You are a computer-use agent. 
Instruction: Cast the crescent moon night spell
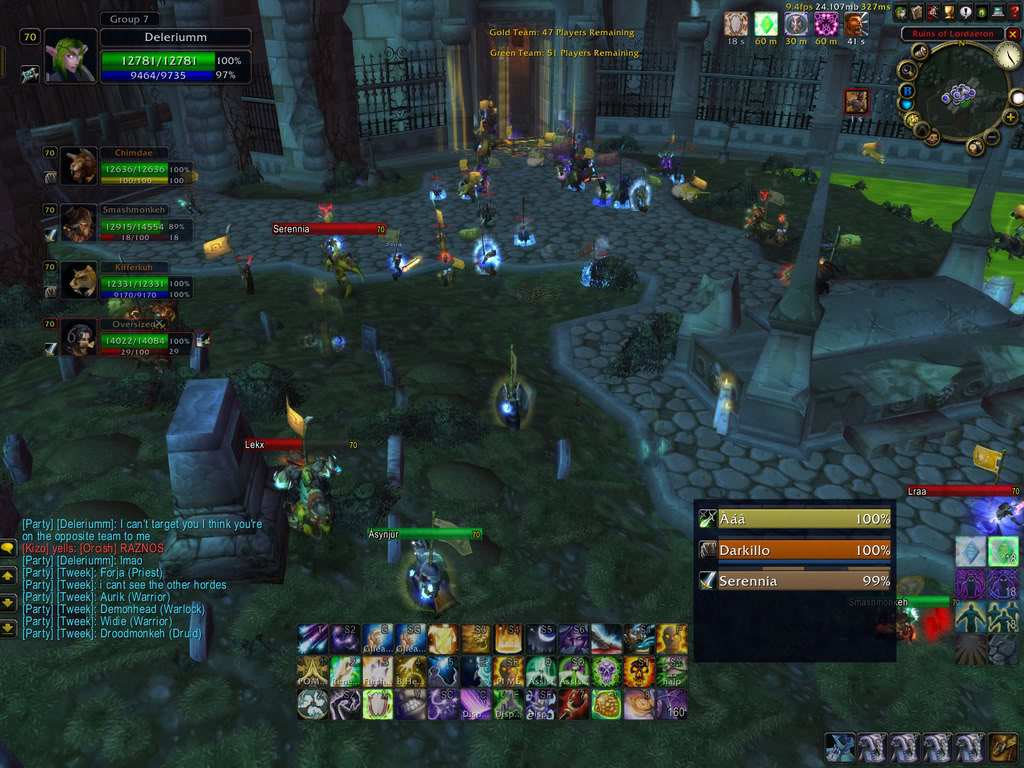[542, 638]
